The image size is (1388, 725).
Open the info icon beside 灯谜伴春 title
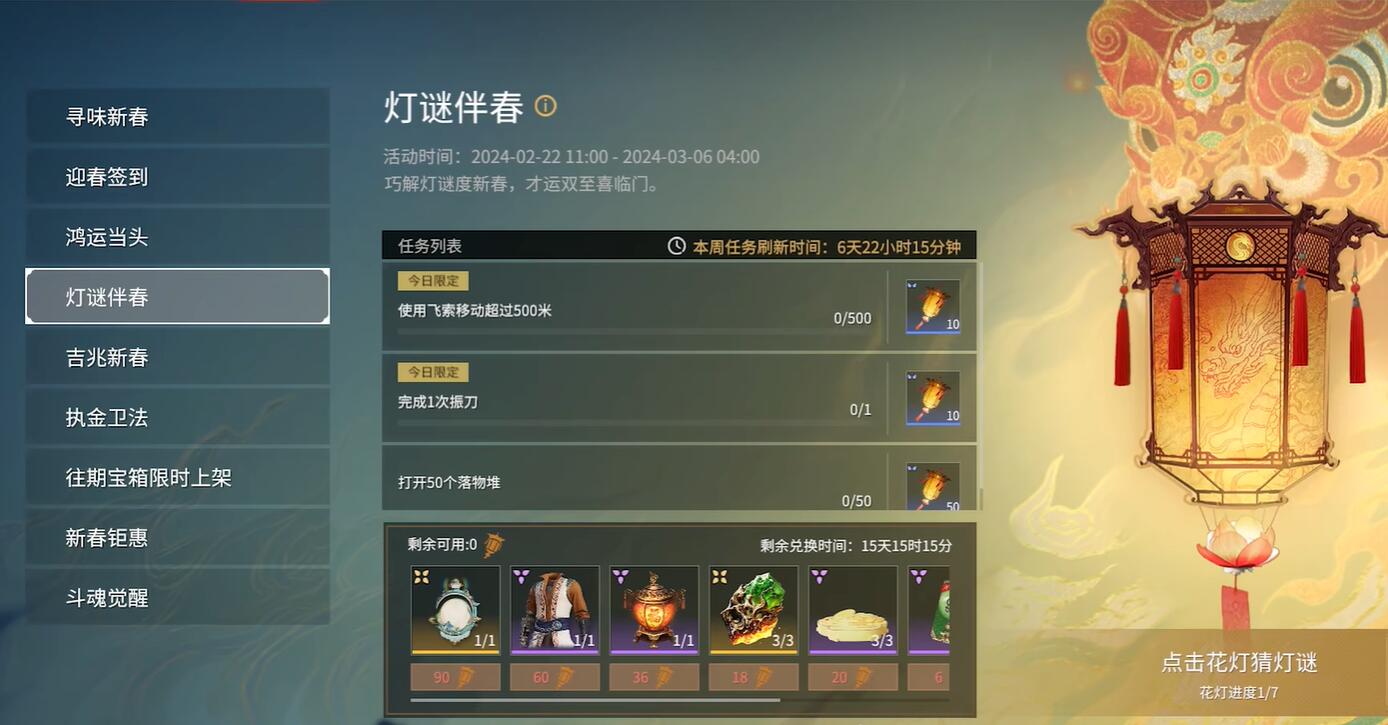[x=546, y=106]
